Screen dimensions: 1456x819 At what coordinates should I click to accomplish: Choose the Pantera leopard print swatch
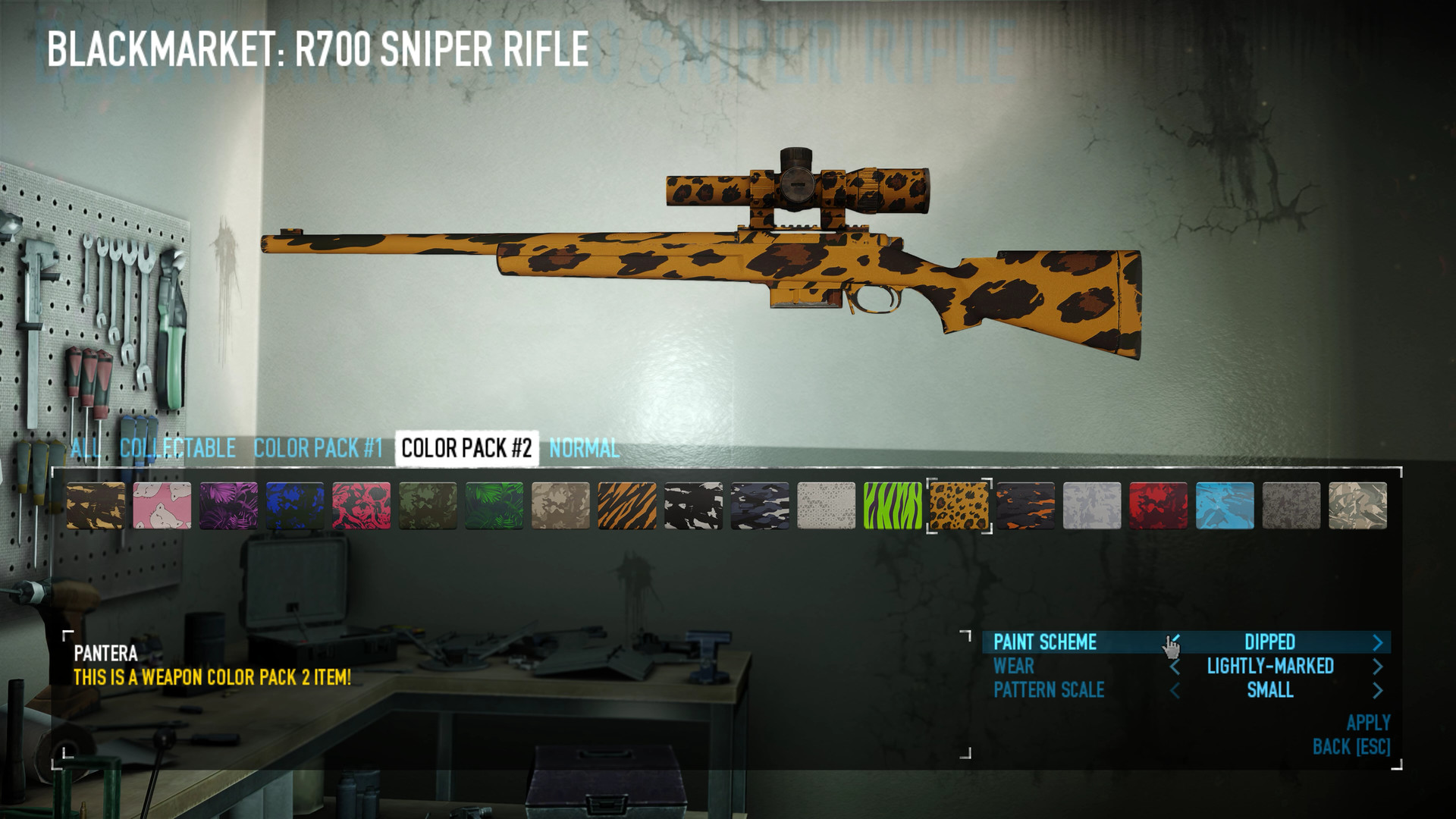[959, 505]
